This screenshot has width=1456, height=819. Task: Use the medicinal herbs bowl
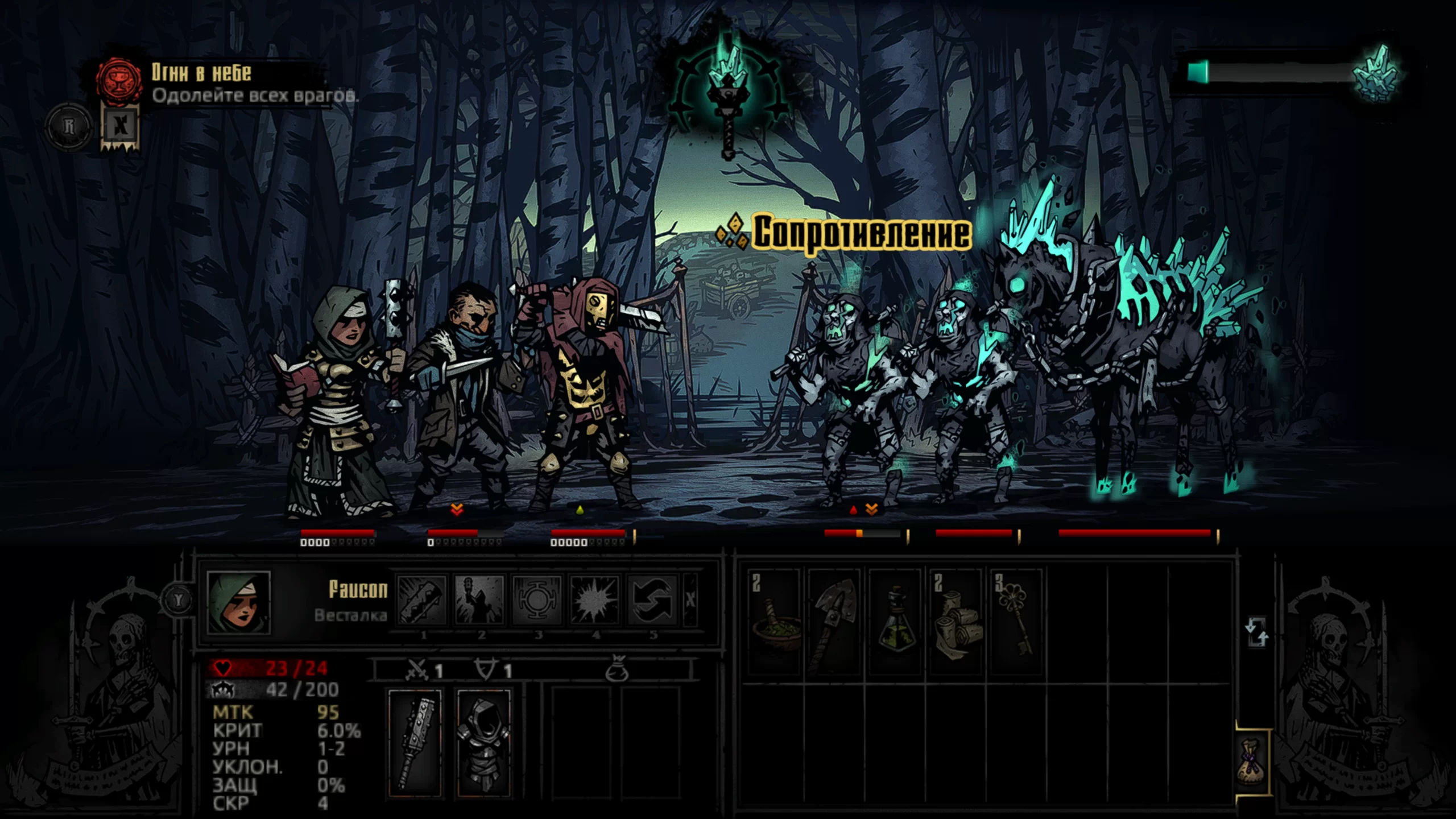[774, 621]
